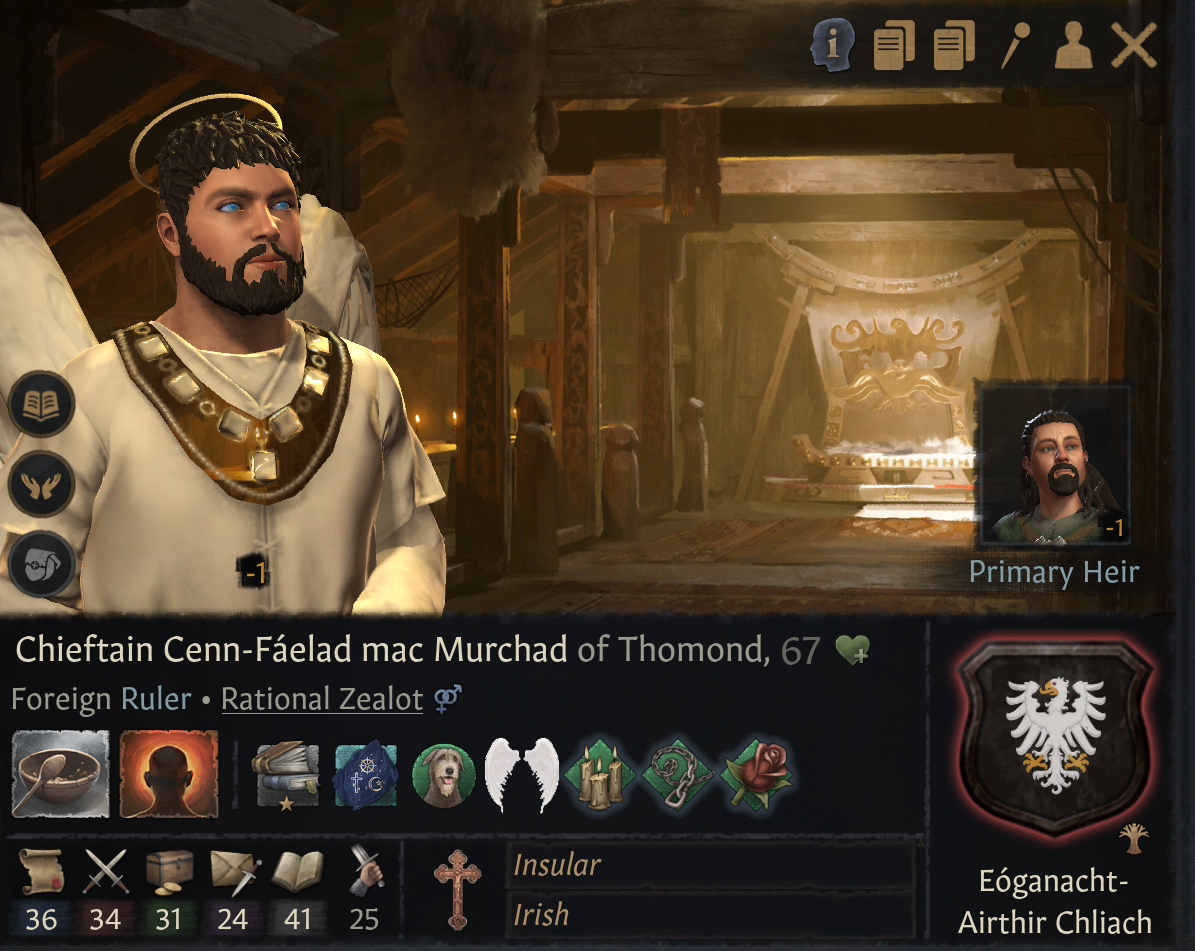
Task: Close the character window
Action: (1134, 47)
